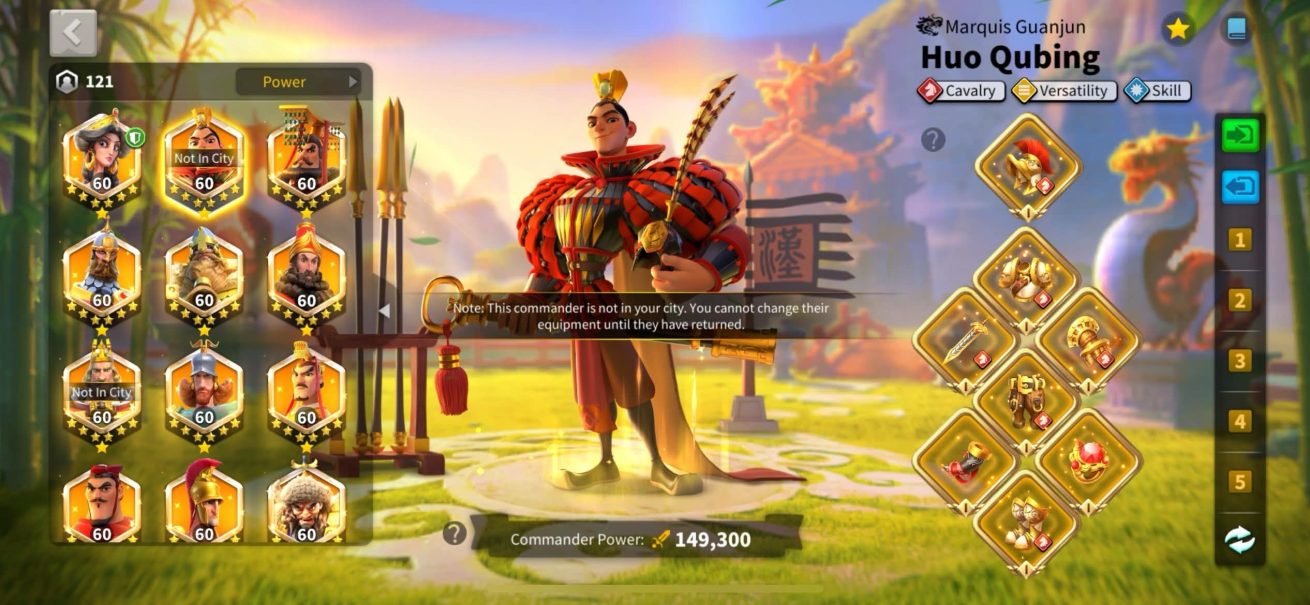
Task: Click the refresh arrows button
Action: pos(1240,540)
